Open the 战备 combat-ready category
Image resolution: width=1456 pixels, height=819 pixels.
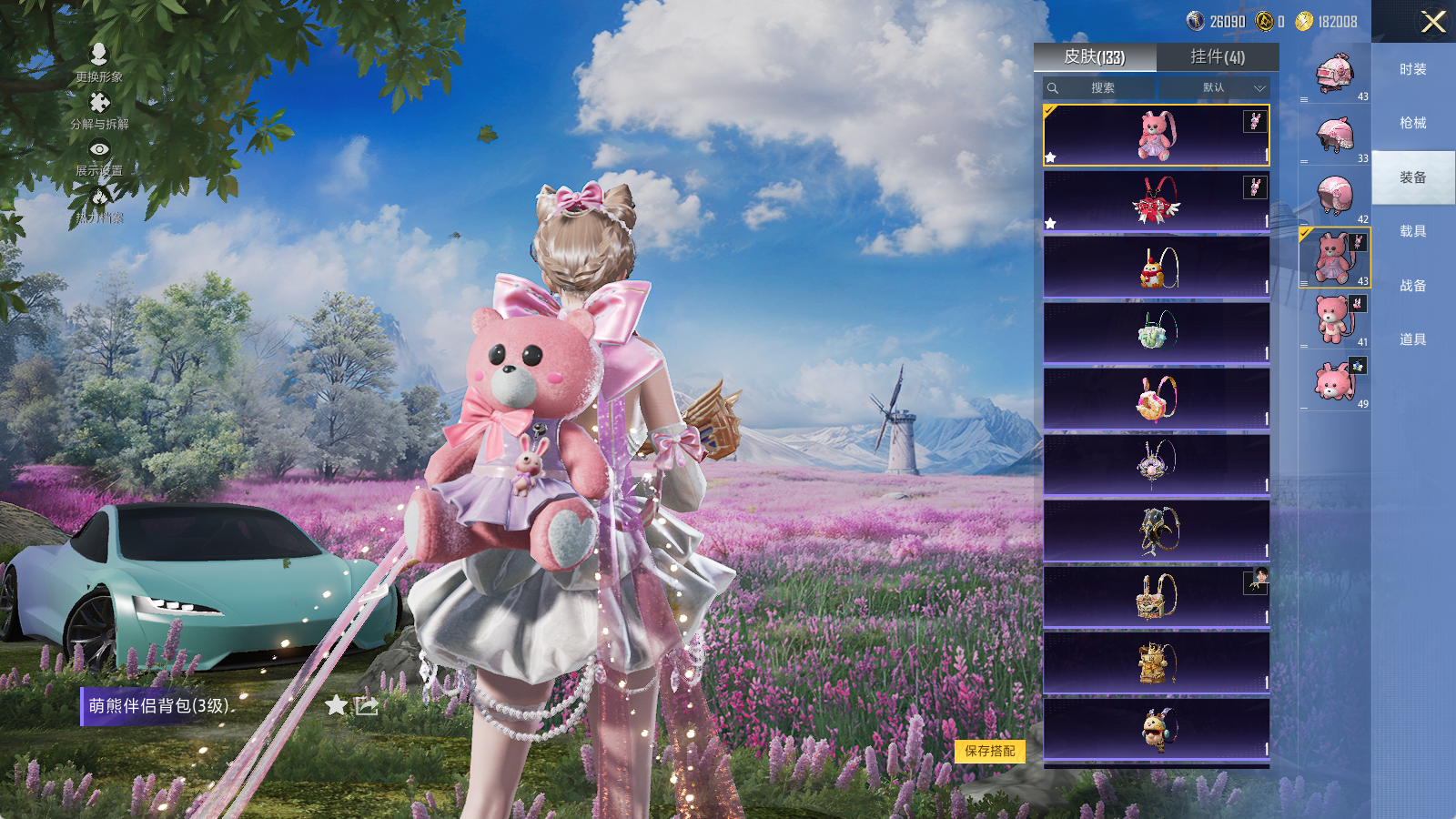click(1413, 286)
